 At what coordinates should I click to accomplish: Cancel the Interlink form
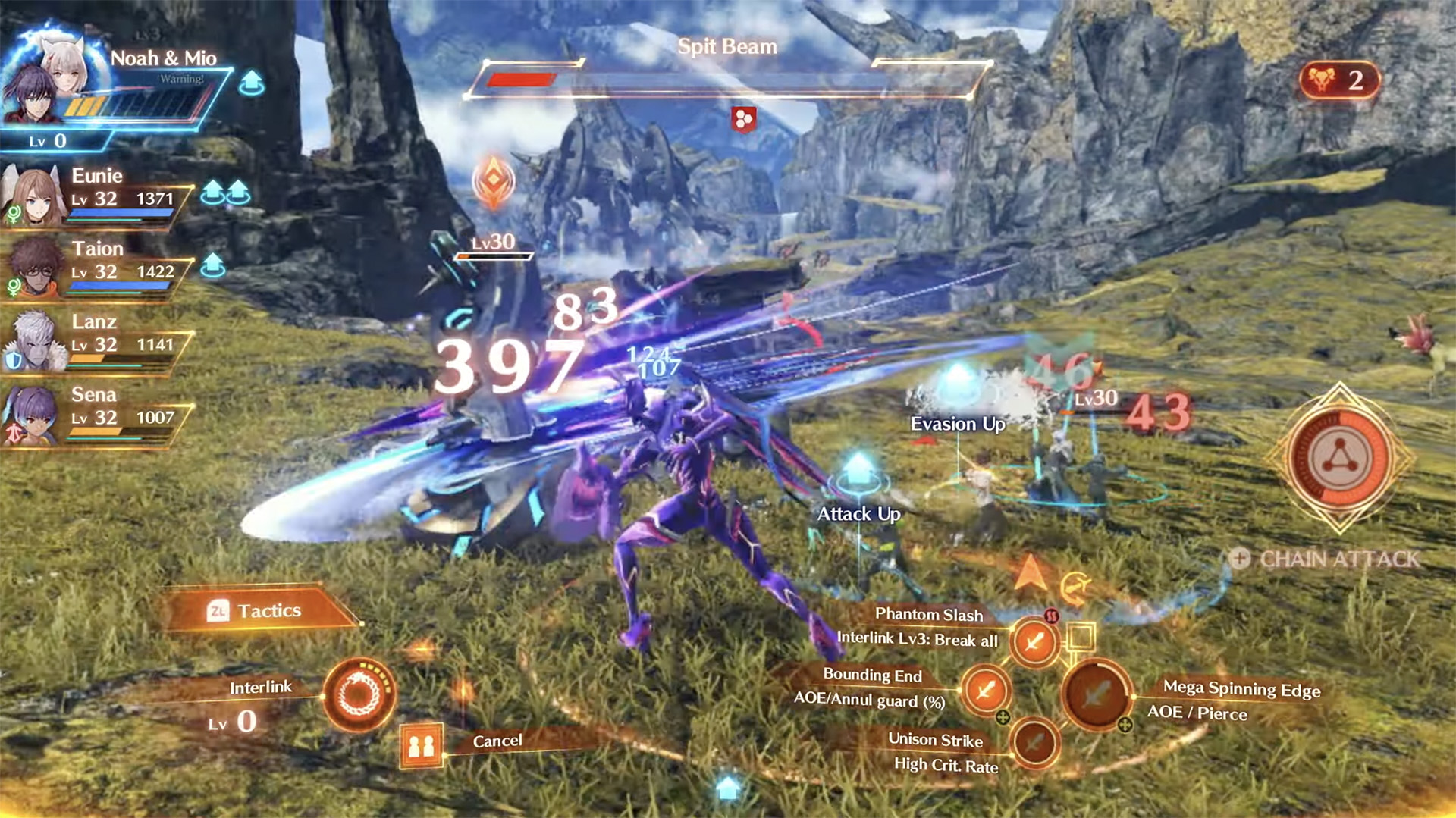tap(422, 744)
